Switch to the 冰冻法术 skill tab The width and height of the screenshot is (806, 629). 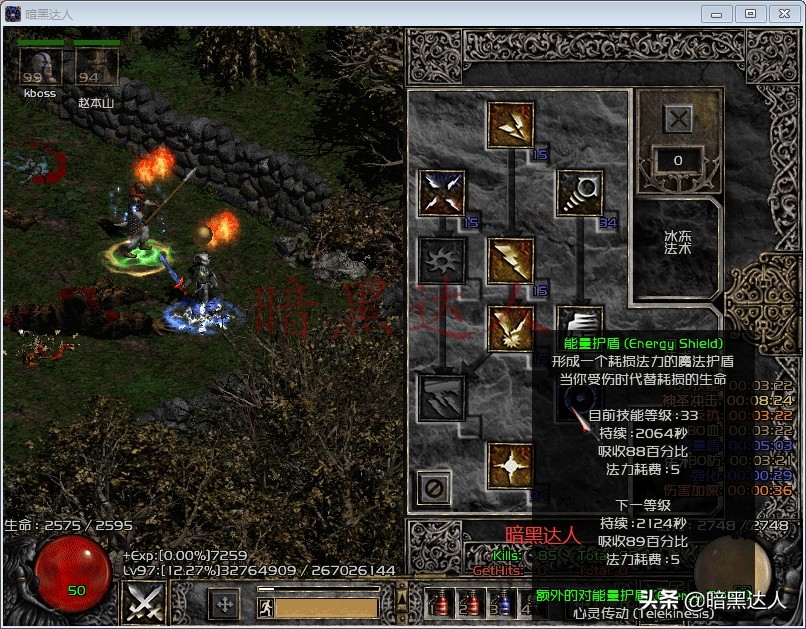point(677,248)
